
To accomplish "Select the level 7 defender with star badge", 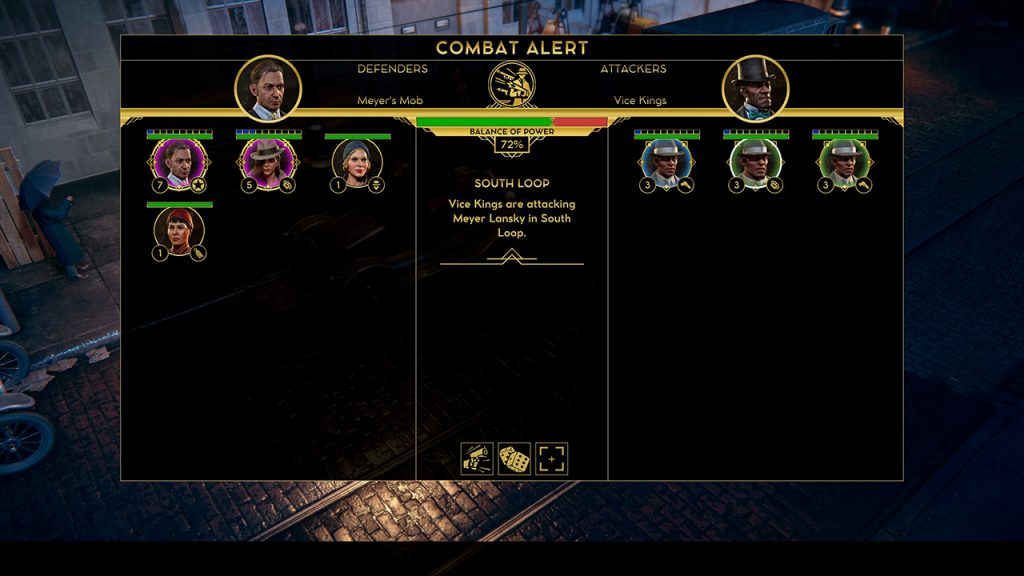I will 179,163.
